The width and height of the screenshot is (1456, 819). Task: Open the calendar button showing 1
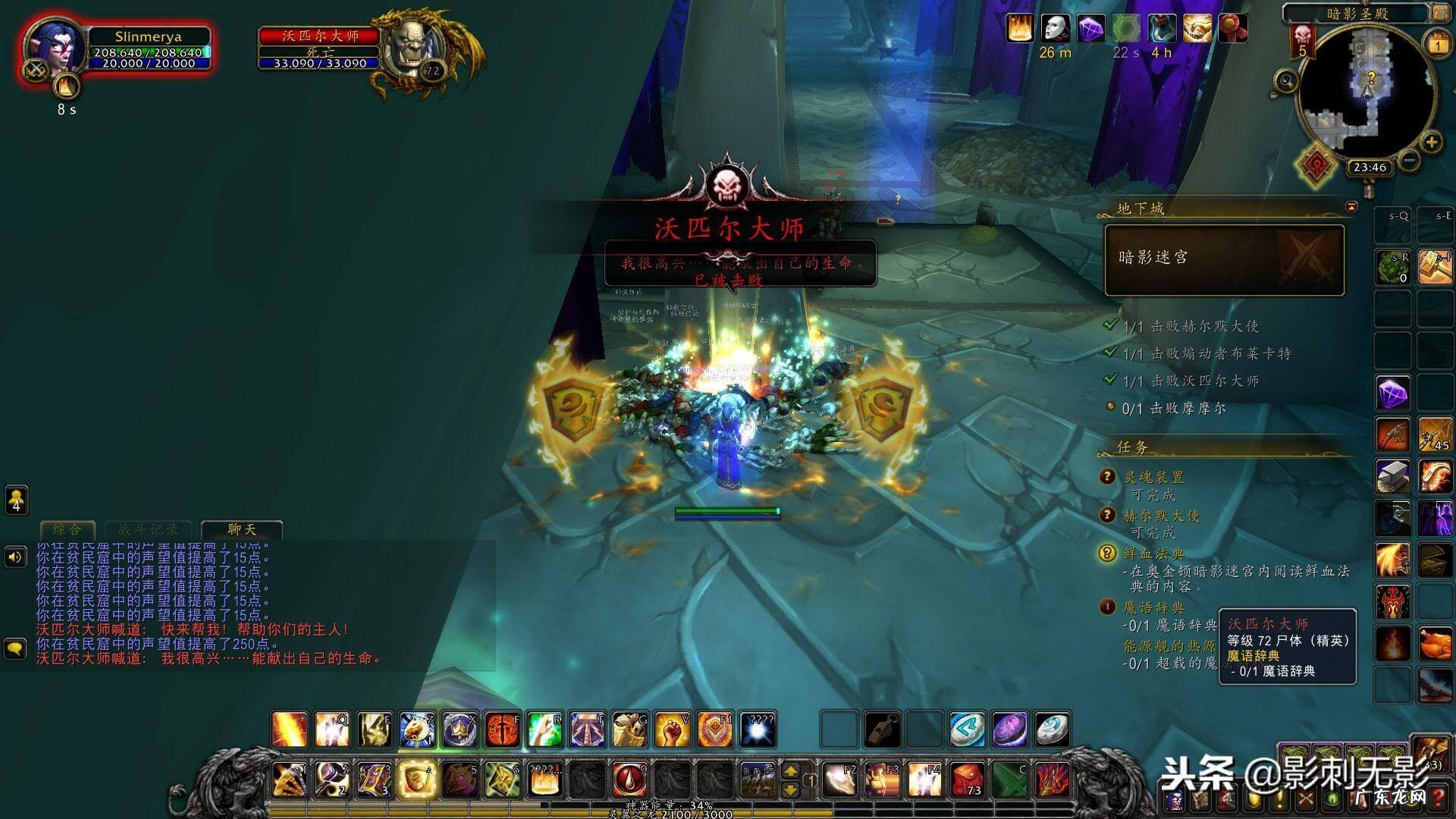[1438, 45]
